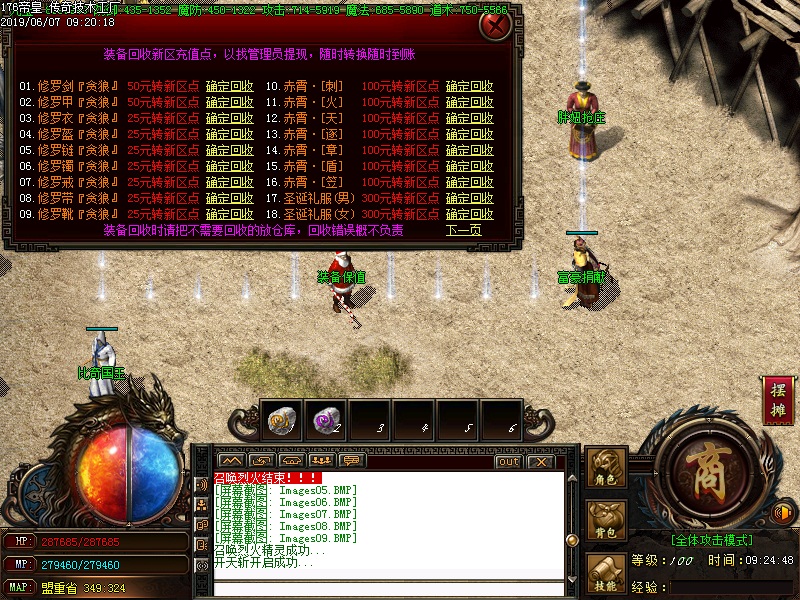This screenshot has width=800, height=600.
Task: Click the chat text input field
Action: tap(388, 587)
